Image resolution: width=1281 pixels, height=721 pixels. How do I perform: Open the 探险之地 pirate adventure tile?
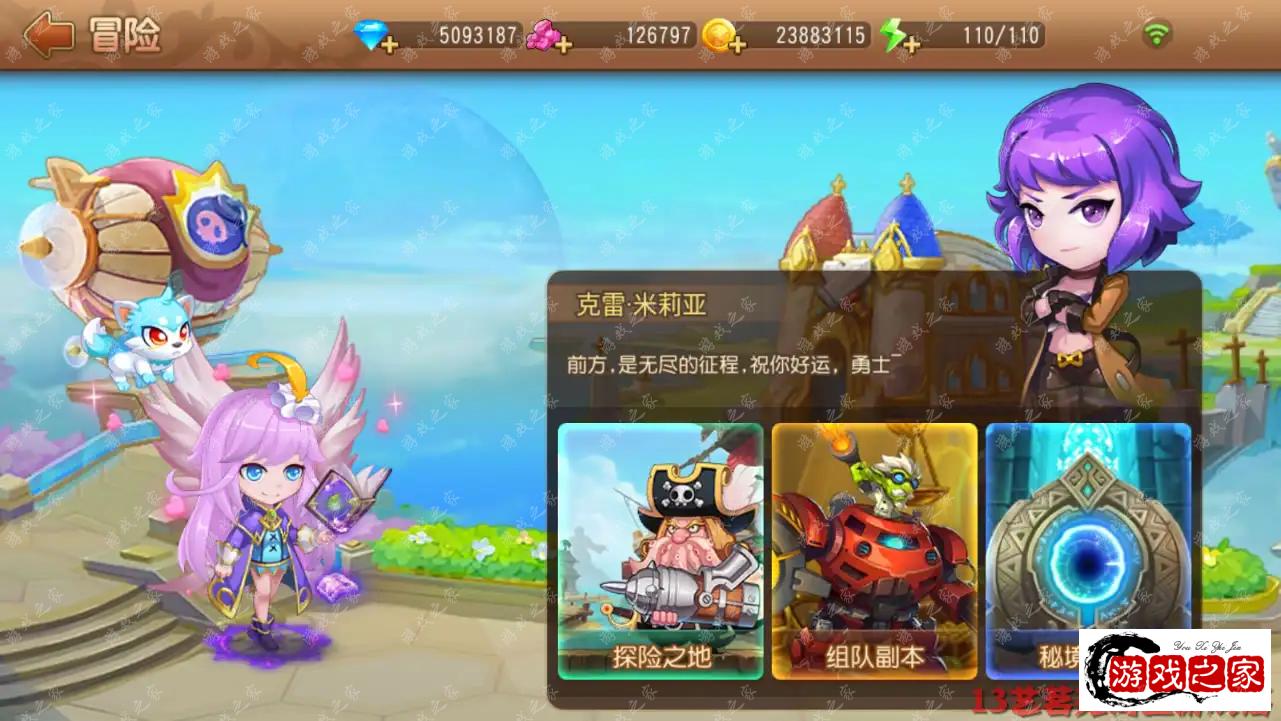(661, 550)
